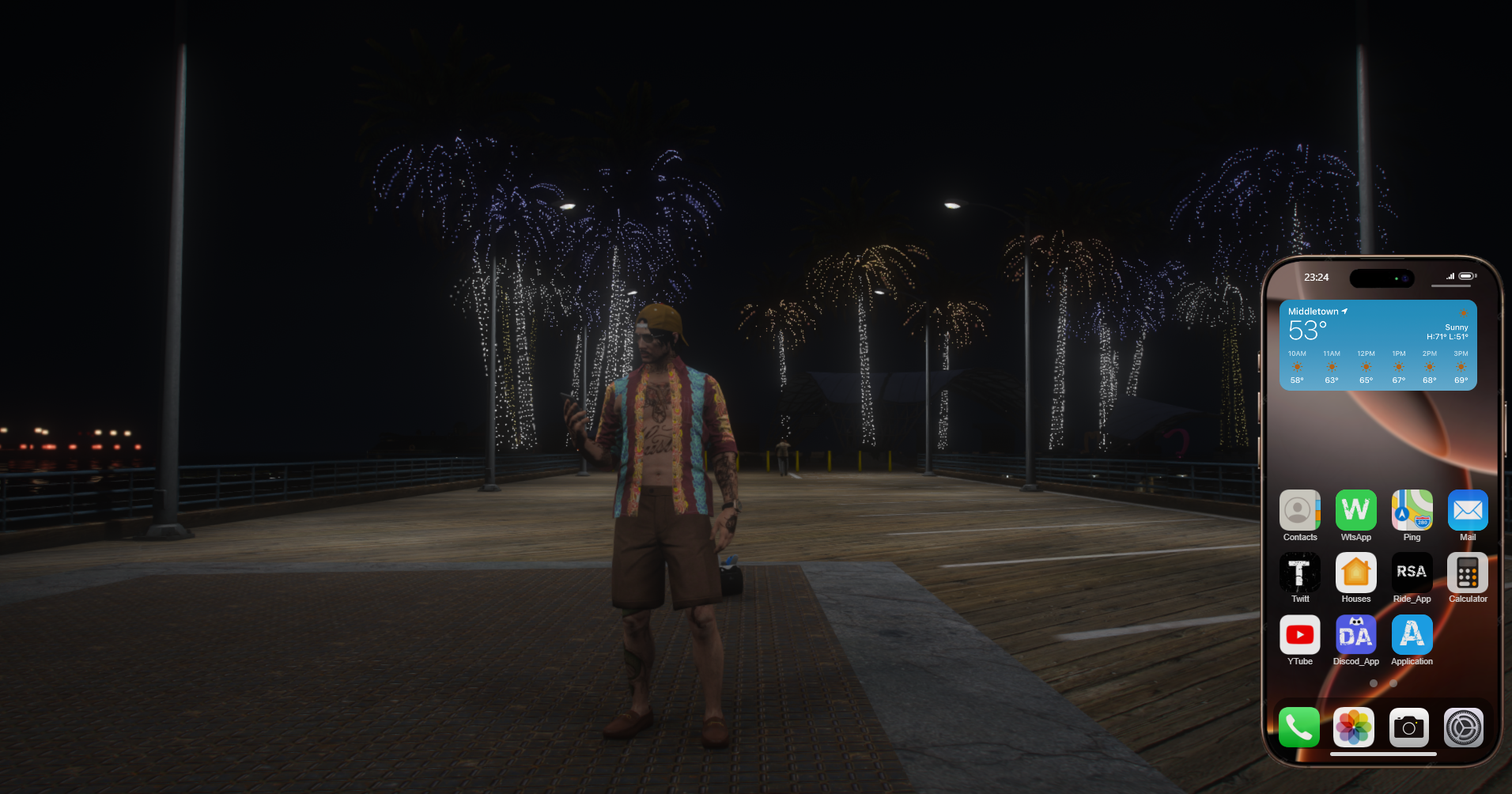
Task: Open the Middletown weather widget
Action: pyautogui.click(x=1378, y=345)
